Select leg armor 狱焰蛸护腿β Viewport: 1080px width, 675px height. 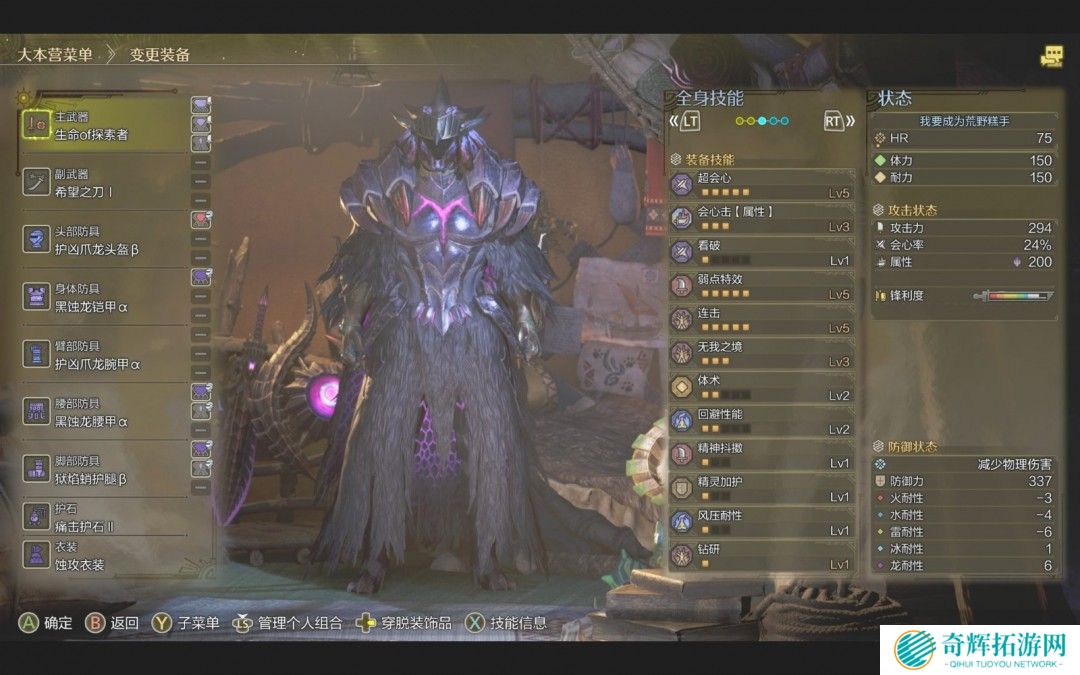(100, 469)
